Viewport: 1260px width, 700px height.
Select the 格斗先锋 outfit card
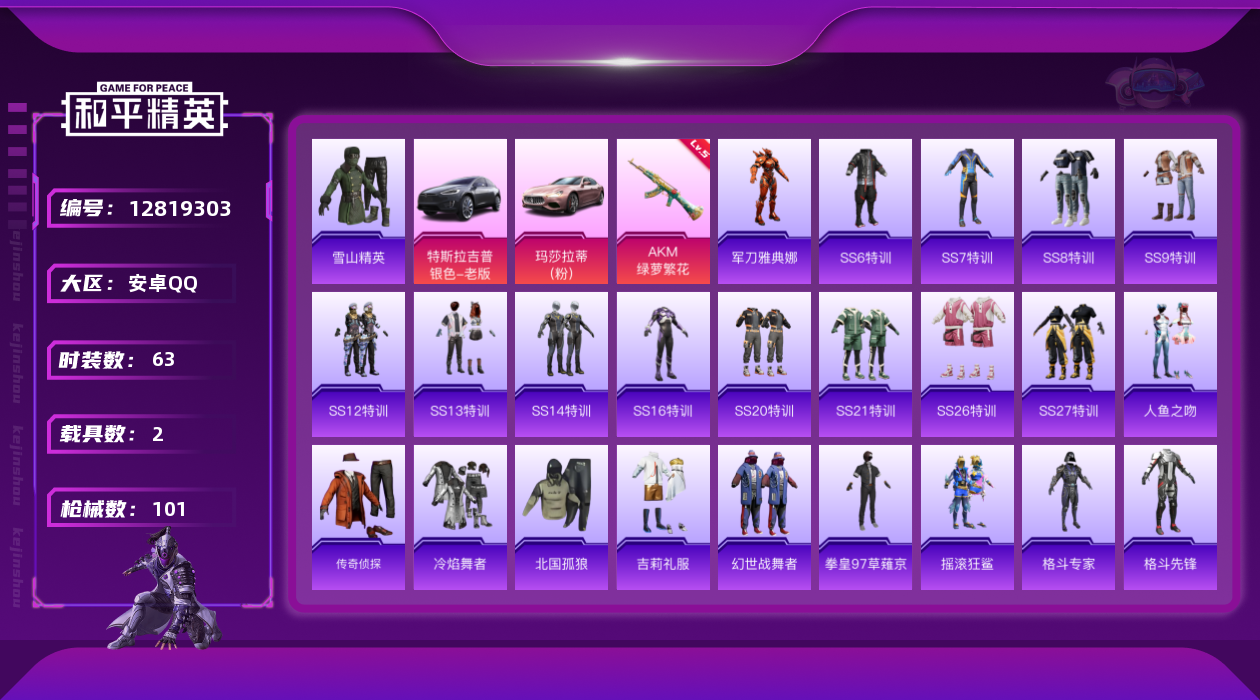click(1170, 517)
